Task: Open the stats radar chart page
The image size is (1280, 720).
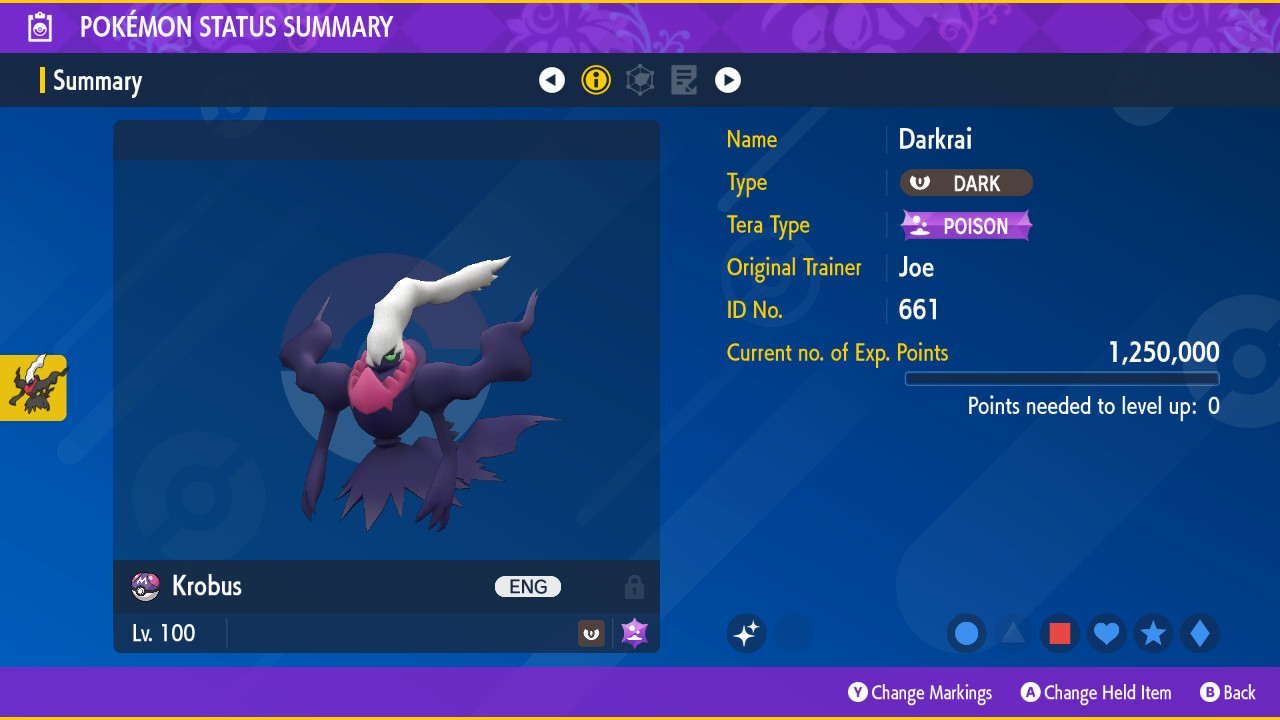Action: point(640,80)
